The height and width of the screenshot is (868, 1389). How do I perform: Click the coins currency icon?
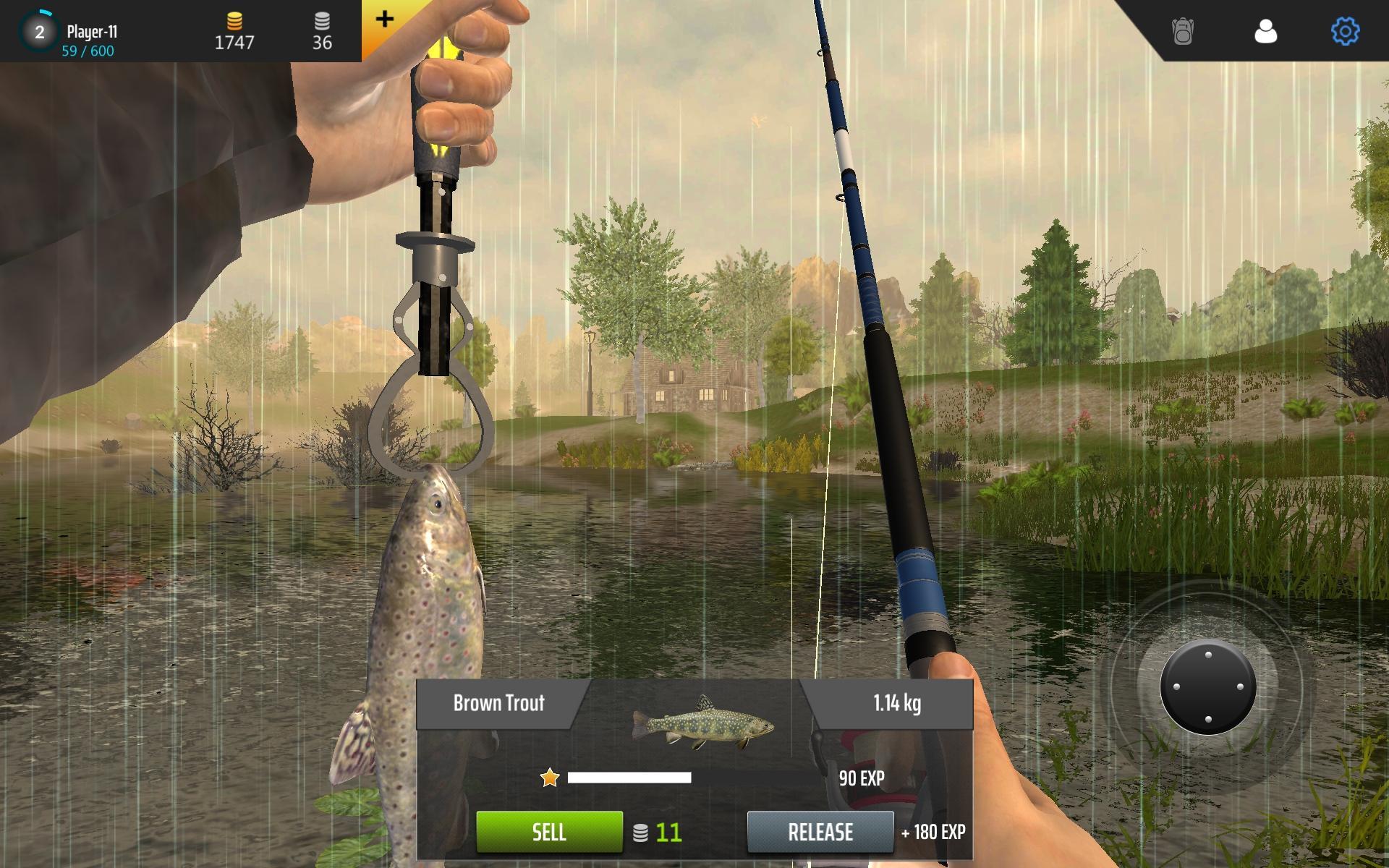[234, 22]
